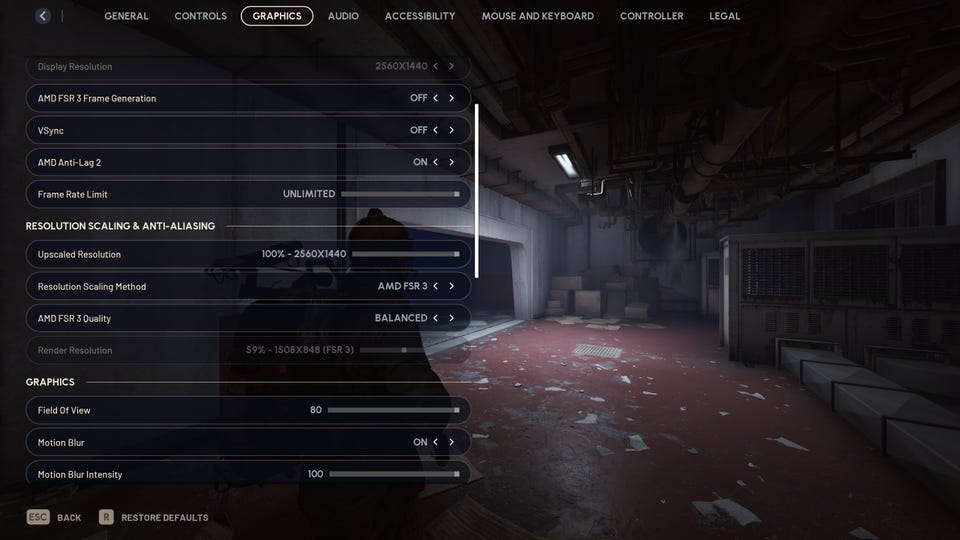Show the Legal tab
This screenshot has height=540, width=960.
725,16
